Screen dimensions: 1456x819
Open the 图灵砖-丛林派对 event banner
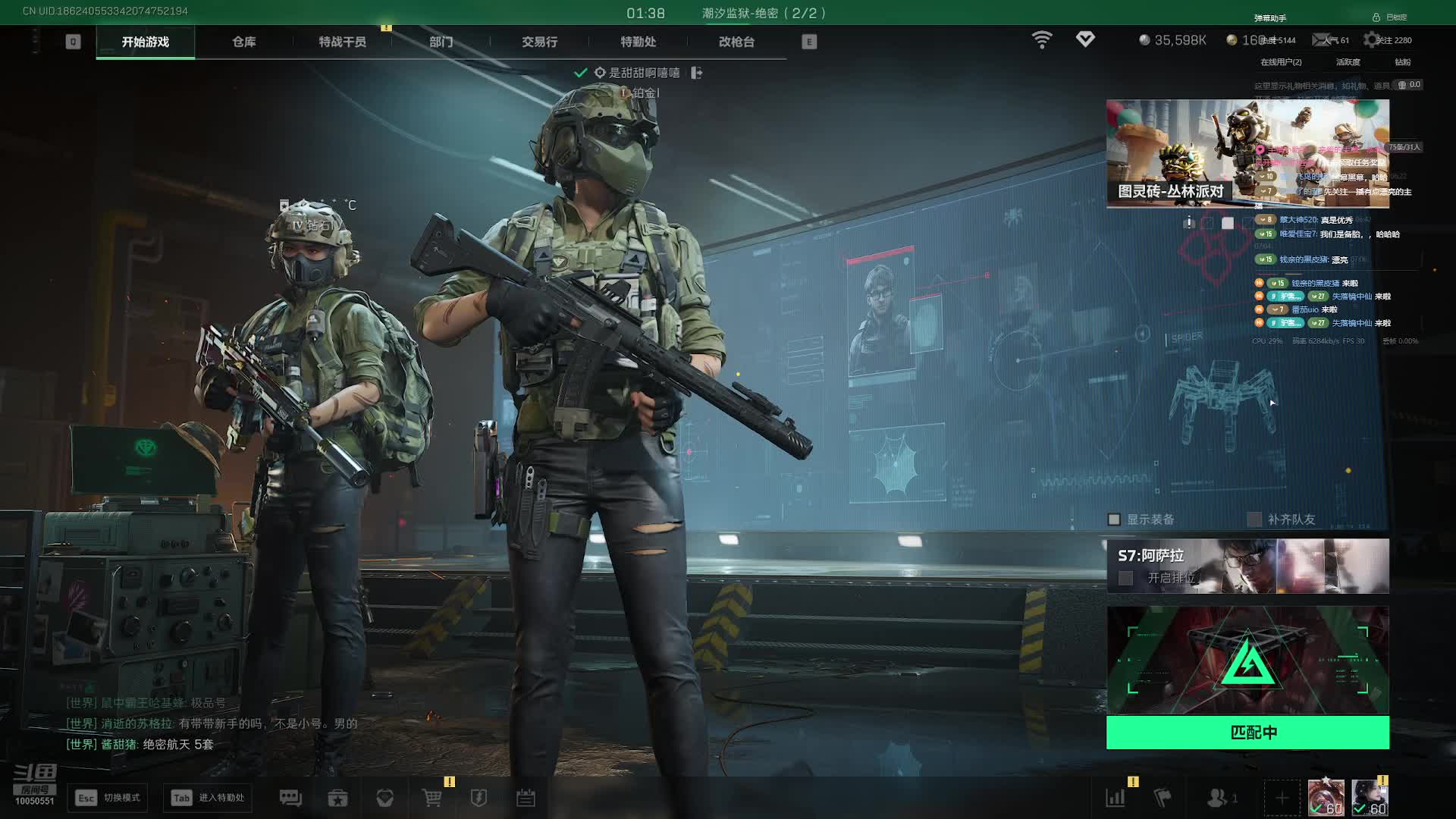(1247, 153)
